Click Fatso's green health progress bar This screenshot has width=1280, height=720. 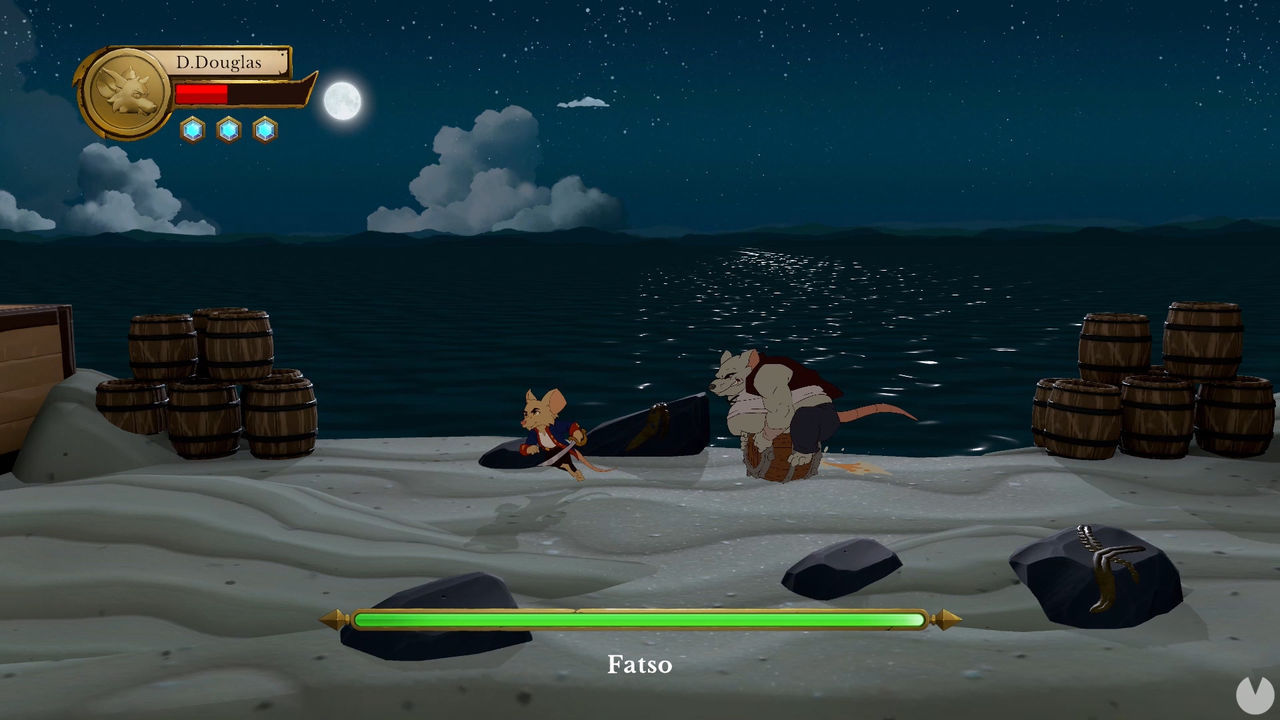tap(640, 621)
